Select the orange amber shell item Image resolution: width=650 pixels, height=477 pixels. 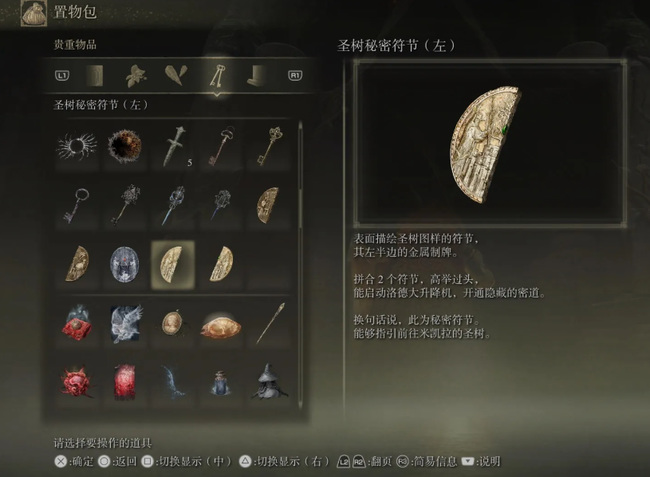219,322
